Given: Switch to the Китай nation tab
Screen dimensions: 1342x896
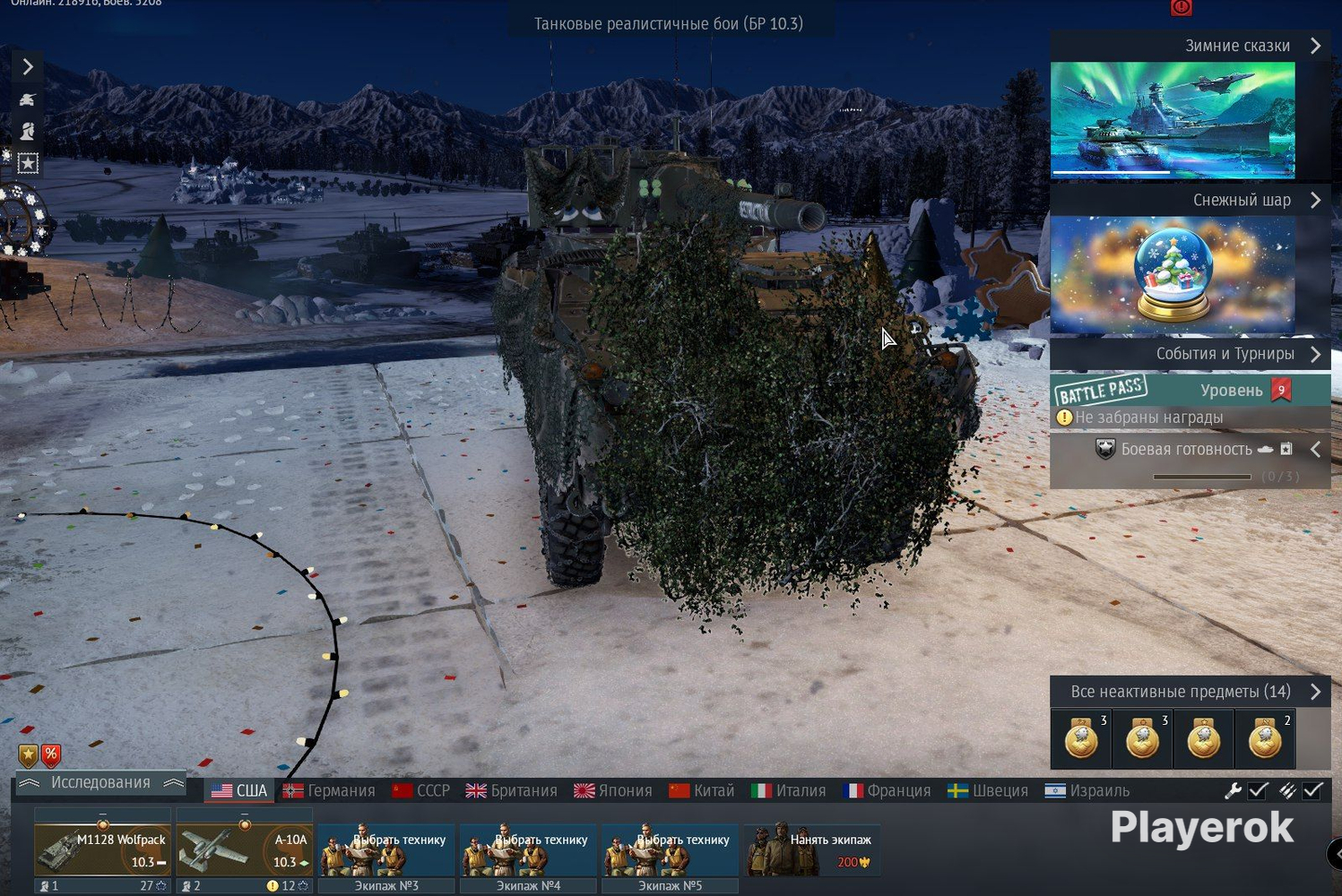Looking at the screenshot, I should coord(702,791).
